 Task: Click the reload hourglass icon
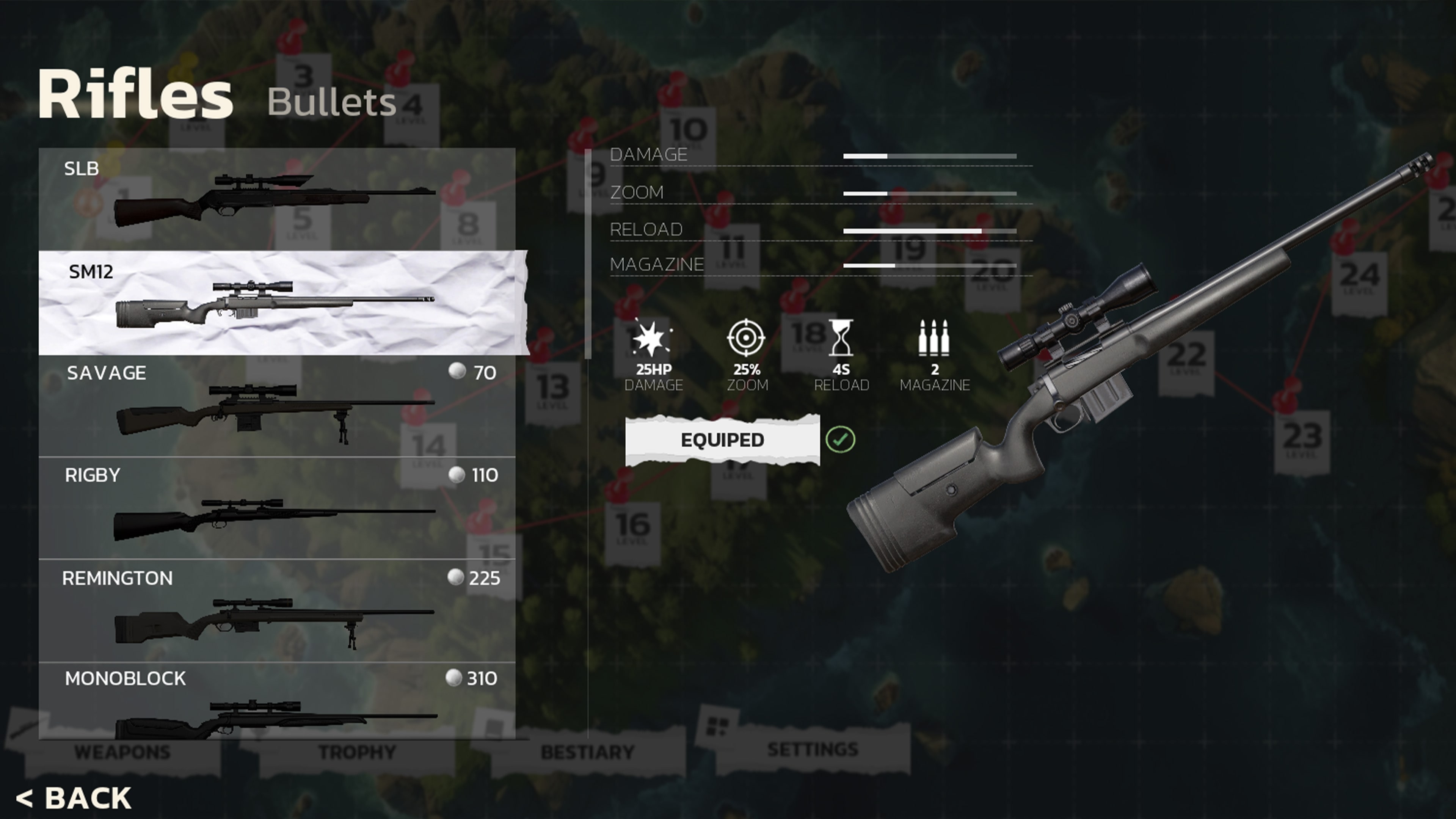coord(842,337)
